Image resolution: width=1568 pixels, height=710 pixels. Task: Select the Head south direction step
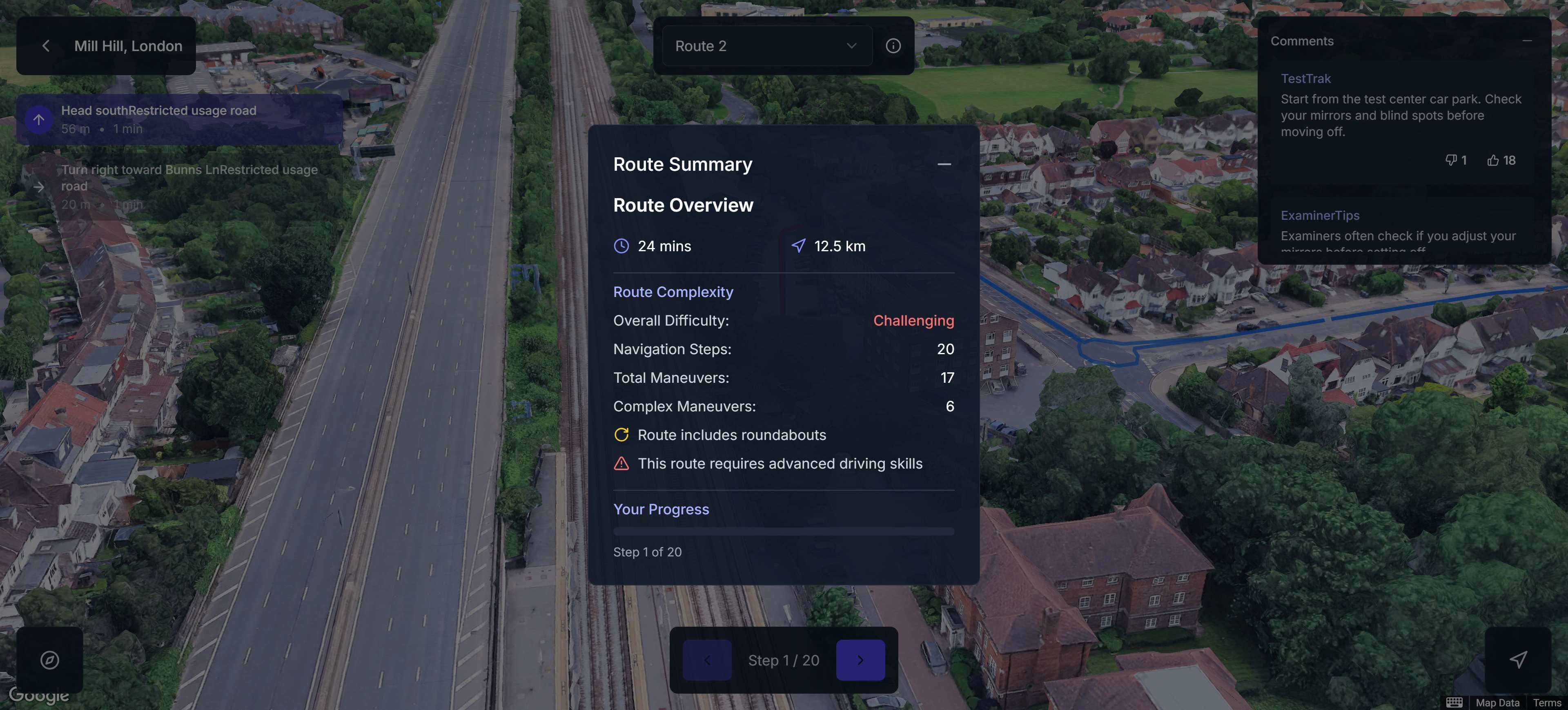180,119
